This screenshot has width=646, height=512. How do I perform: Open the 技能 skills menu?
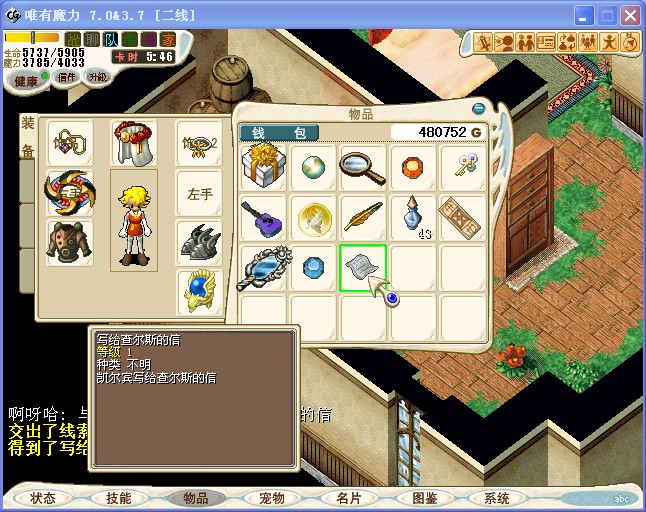[119, 498]
